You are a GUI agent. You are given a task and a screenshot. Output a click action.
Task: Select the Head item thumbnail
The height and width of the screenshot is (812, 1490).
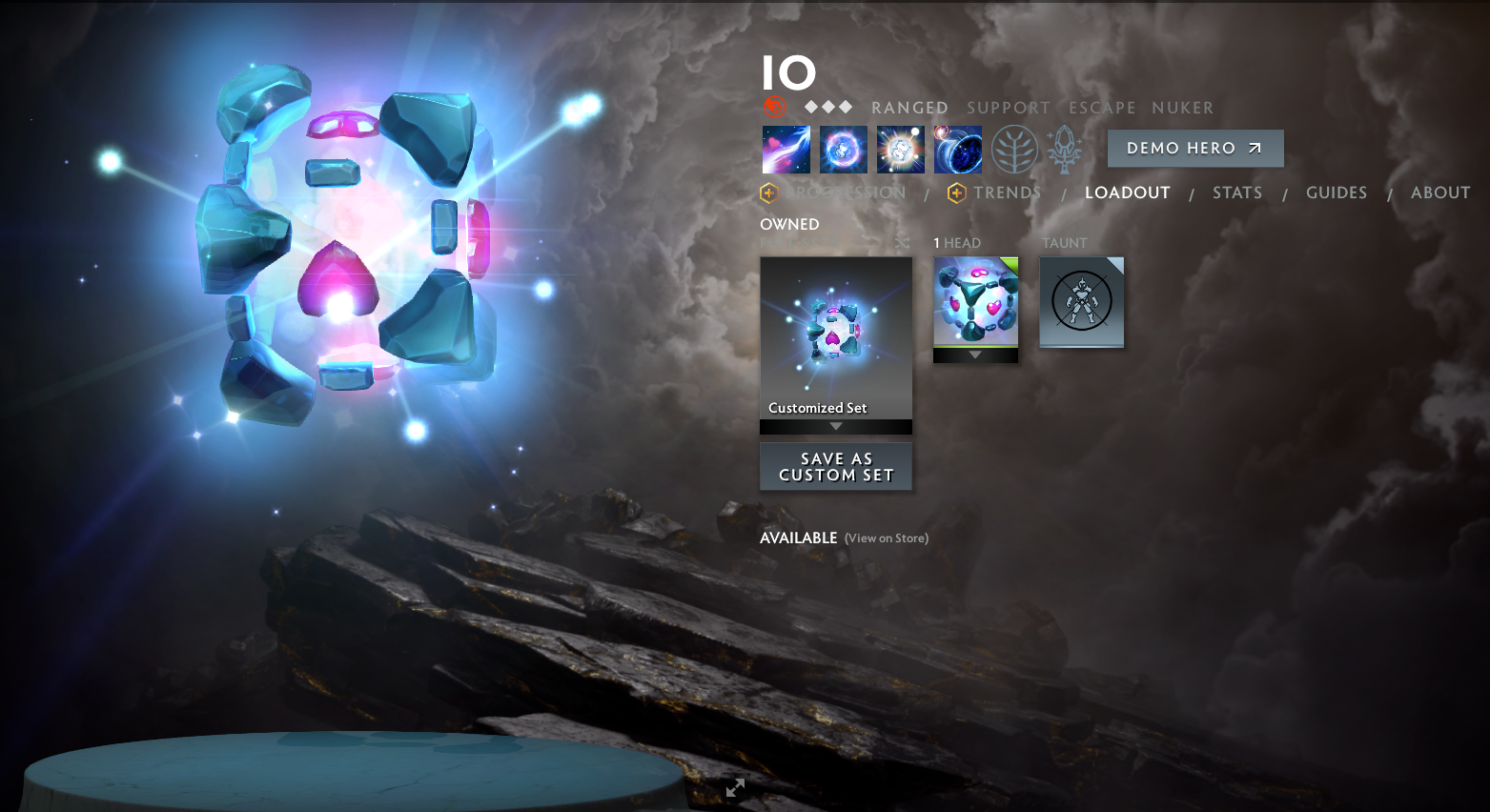pyautogui.click(x=974, y=300)
